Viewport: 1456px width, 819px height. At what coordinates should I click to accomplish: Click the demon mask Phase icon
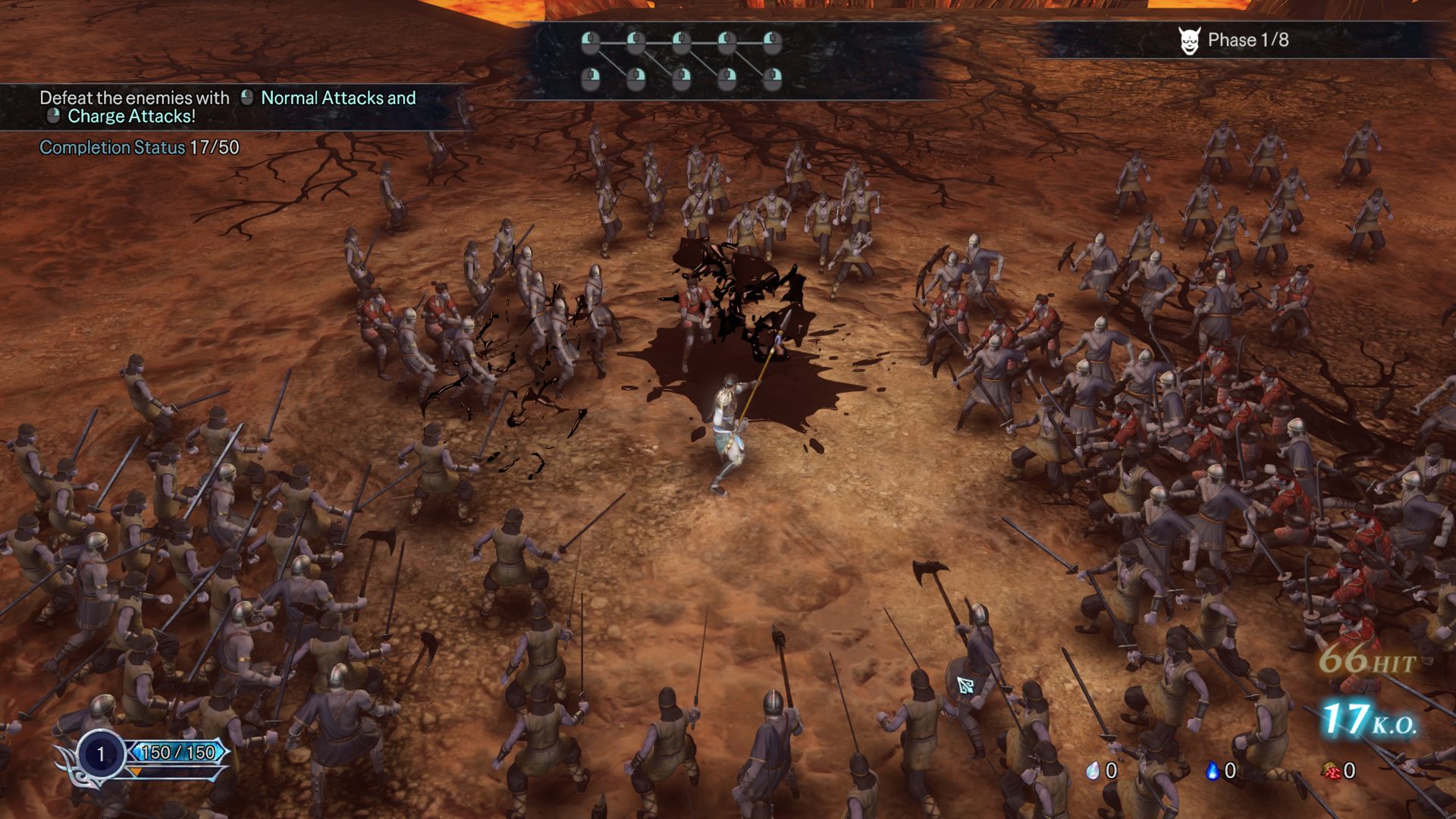(1188, 40)
